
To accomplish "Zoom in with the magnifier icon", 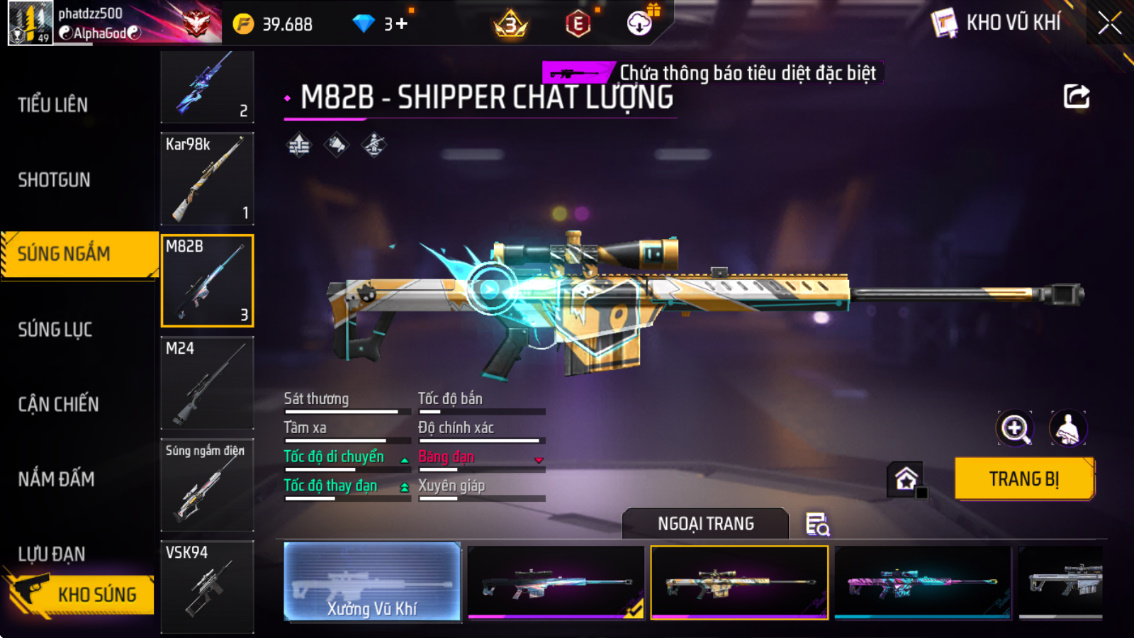I will (1015, 429).
